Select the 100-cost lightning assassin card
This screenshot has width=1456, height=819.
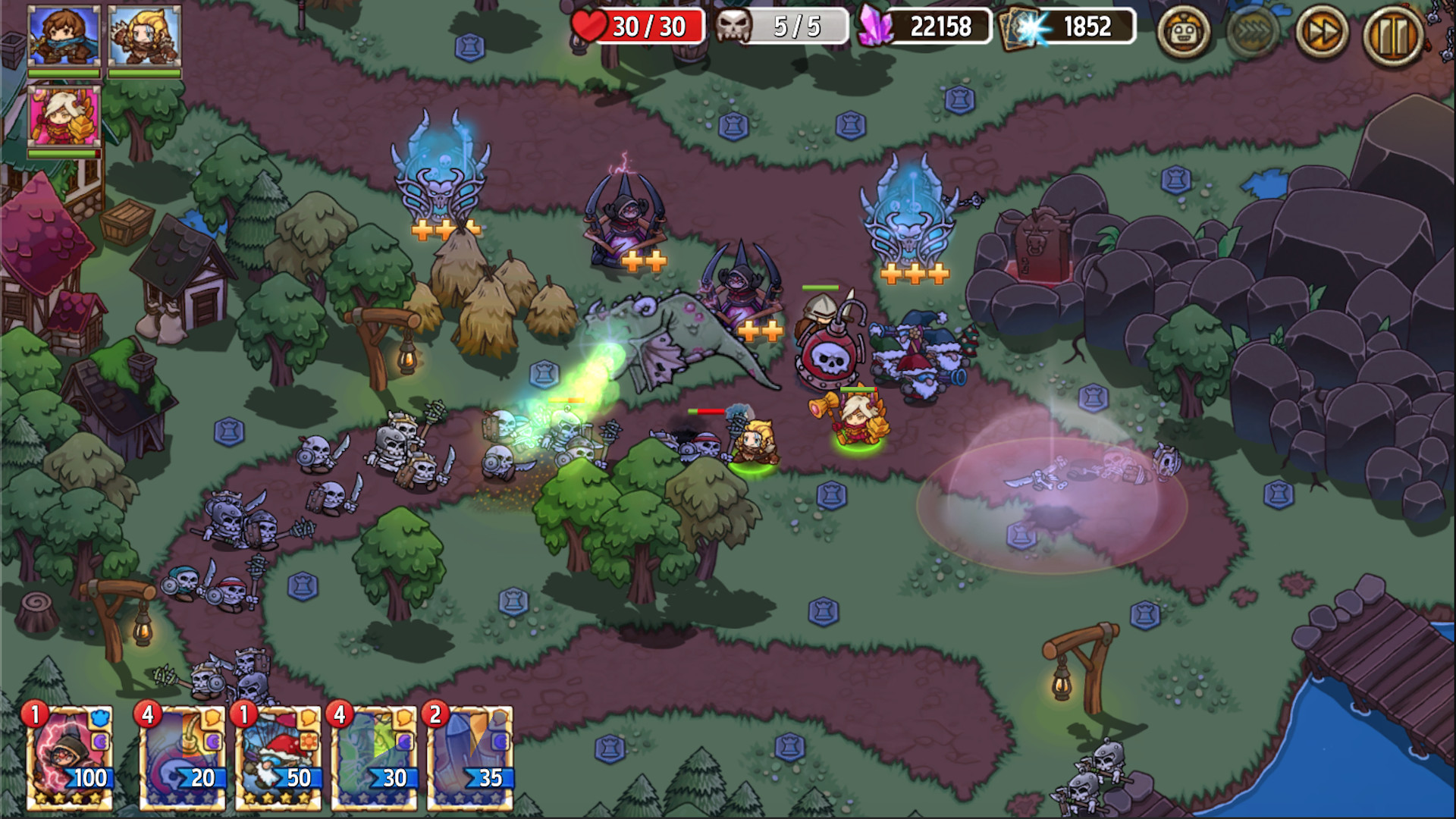(x=69, y=758)
